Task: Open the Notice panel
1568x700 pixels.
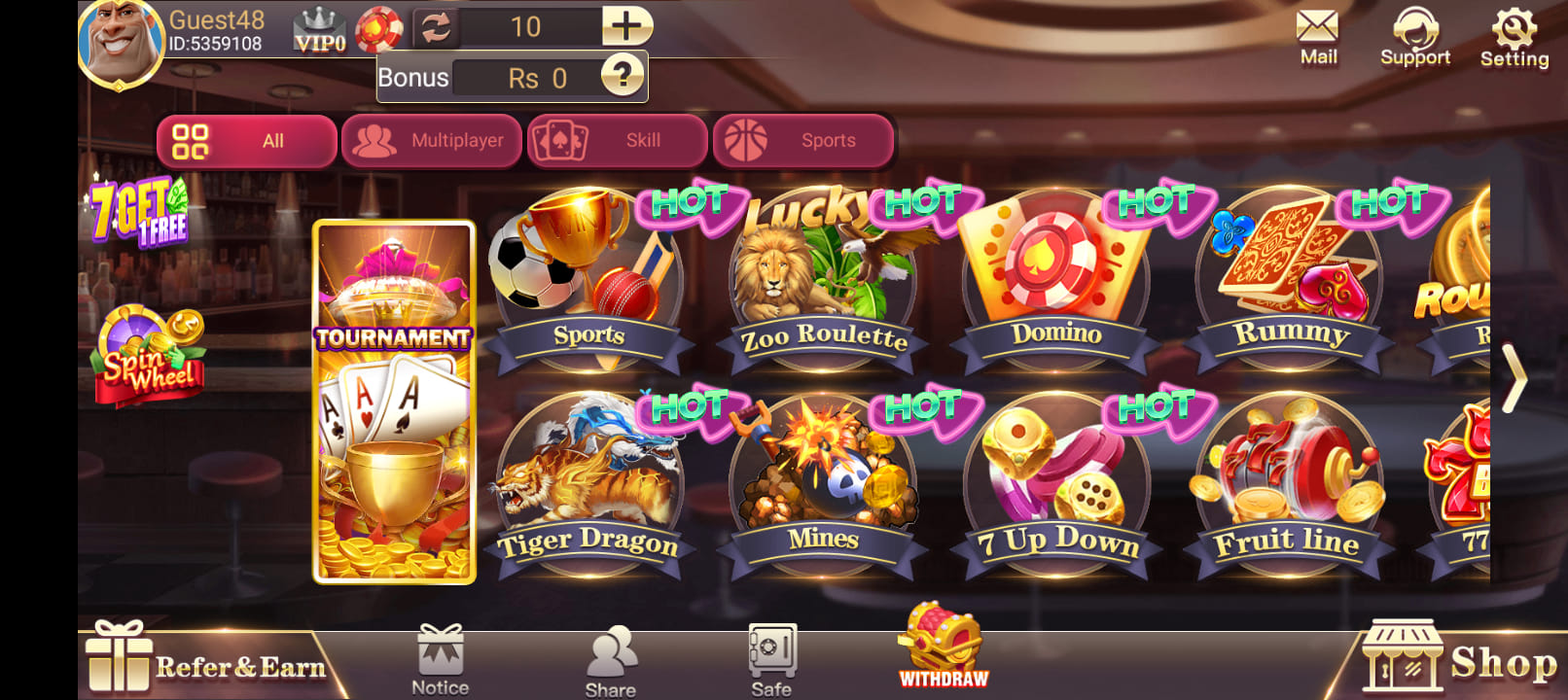Action: point(441,656)
